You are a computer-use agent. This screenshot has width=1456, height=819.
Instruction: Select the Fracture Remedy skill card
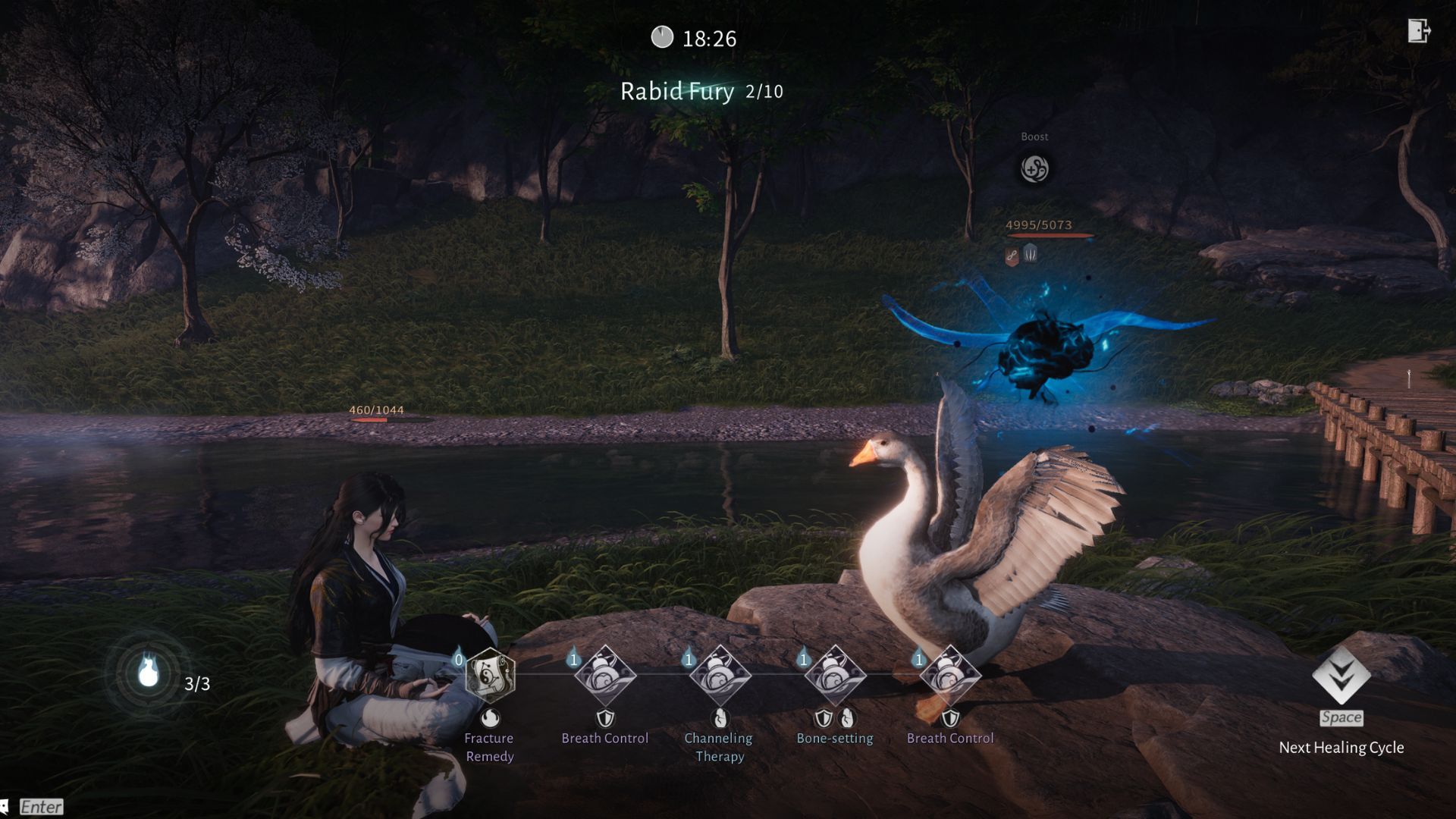click(490, 675)
